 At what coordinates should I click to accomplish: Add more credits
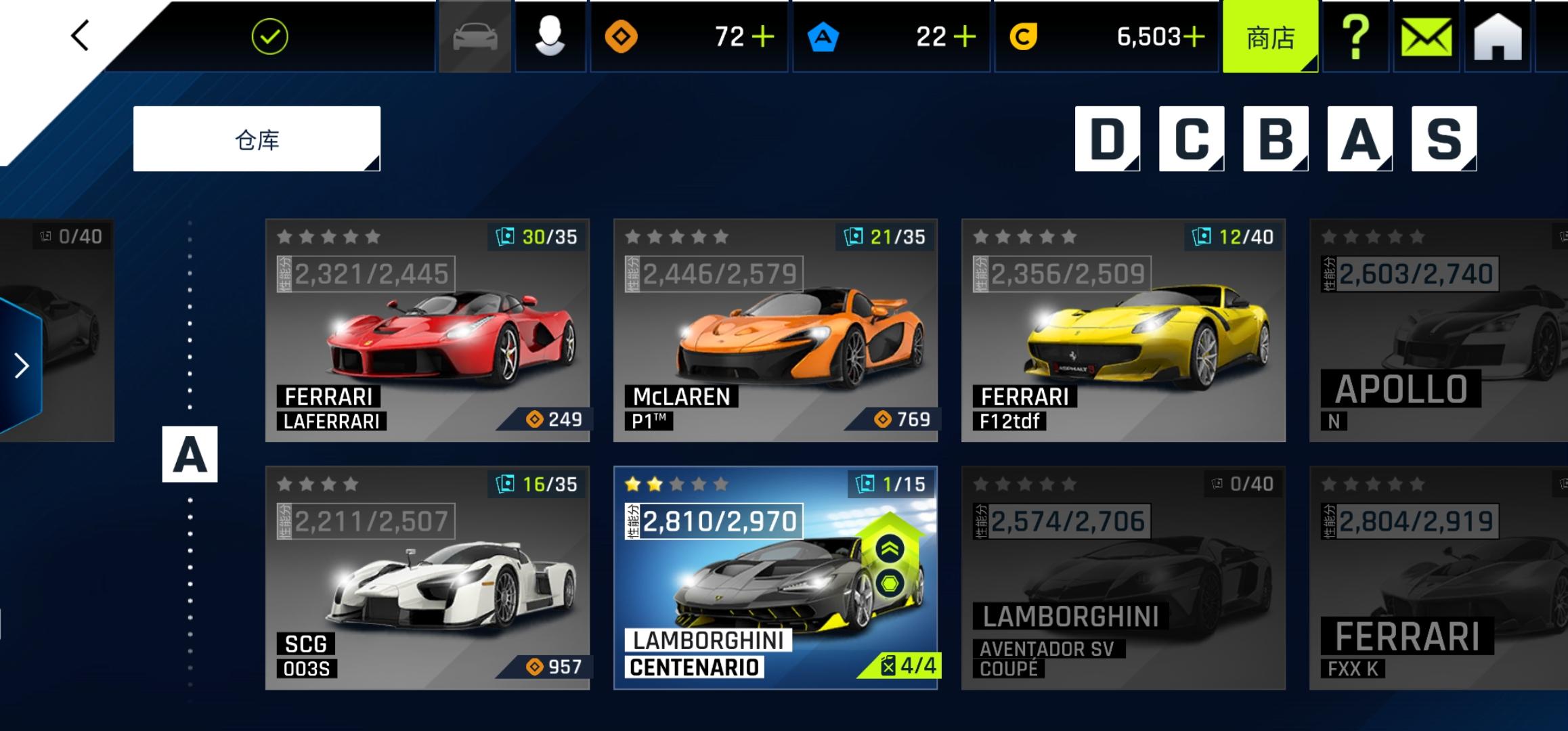(x=1194, y=37)
